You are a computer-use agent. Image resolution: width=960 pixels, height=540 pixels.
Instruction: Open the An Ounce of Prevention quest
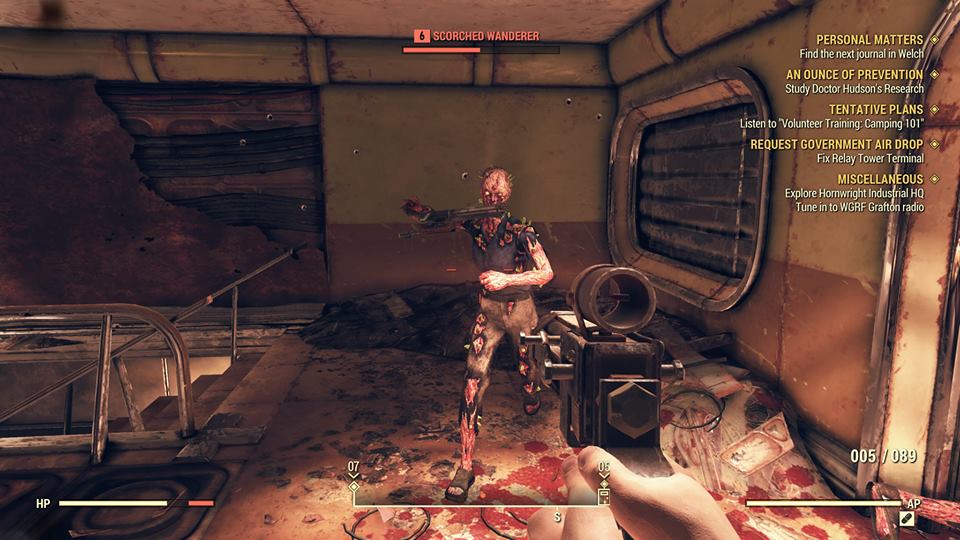pos(854,75)
